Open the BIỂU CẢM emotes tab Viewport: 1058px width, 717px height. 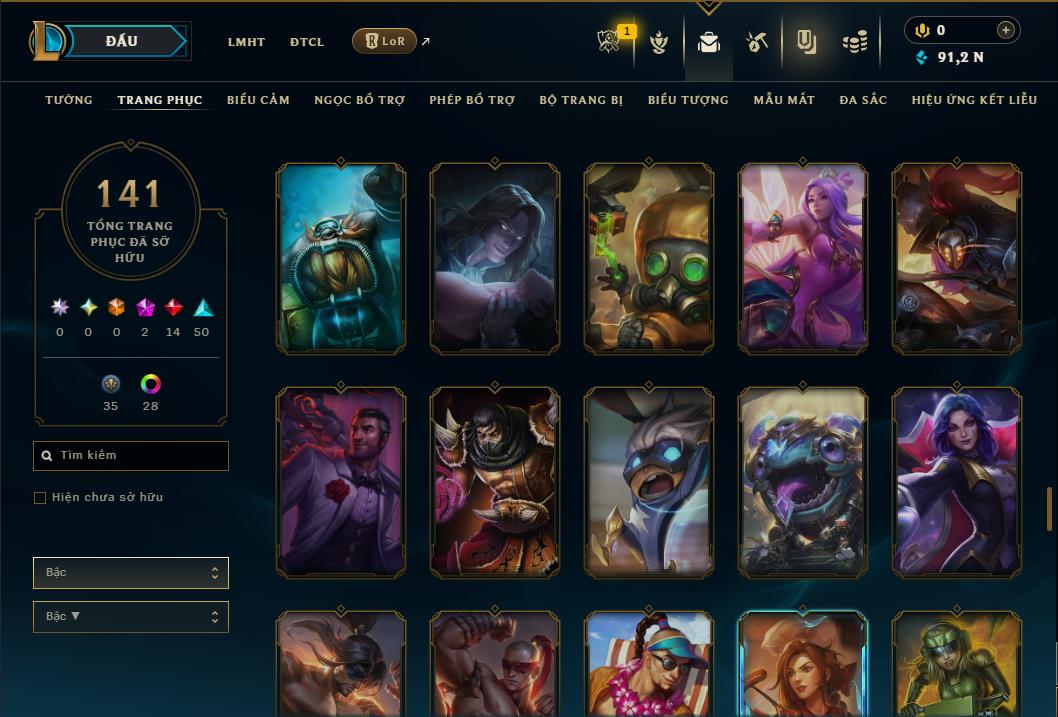pos(258,100)
